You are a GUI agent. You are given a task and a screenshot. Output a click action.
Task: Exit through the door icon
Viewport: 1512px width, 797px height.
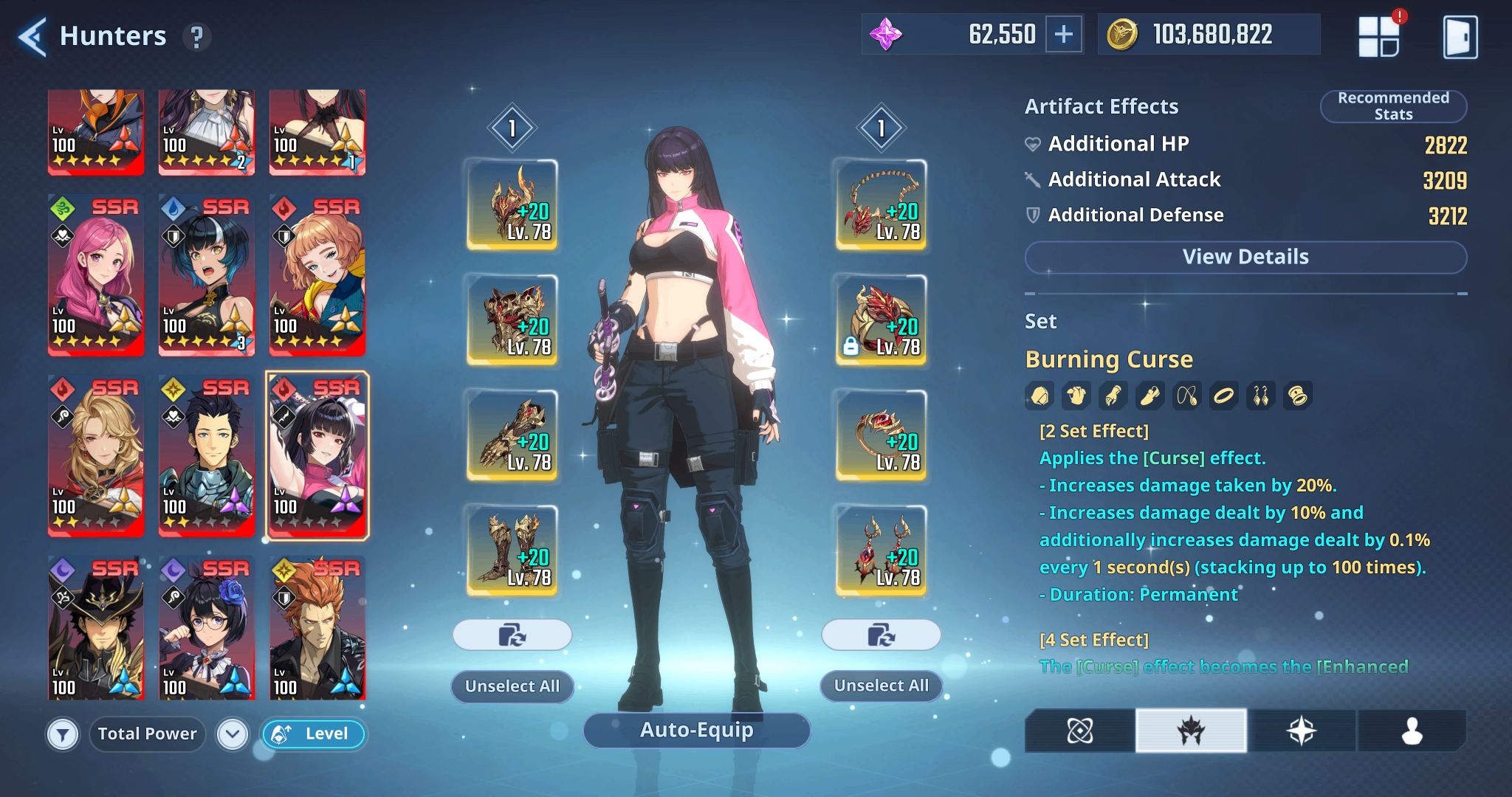[1460, 37]
